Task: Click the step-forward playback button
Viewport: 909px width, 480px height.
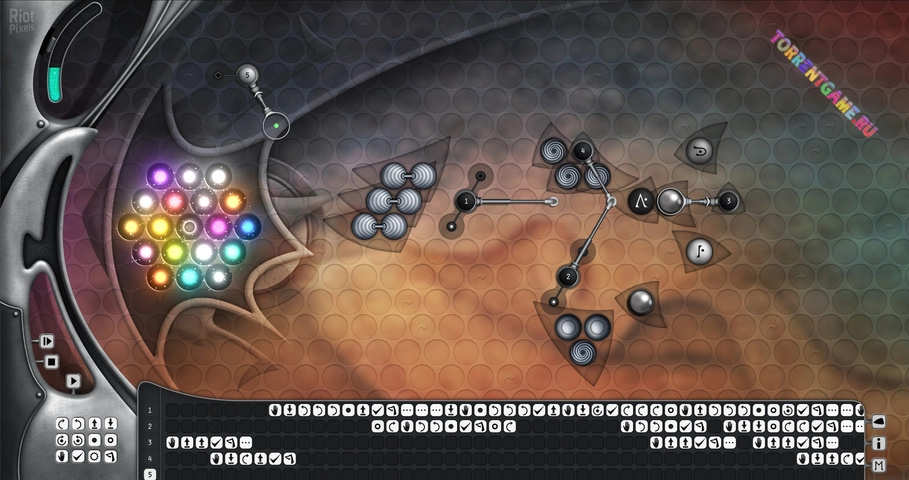Action: 46,341
